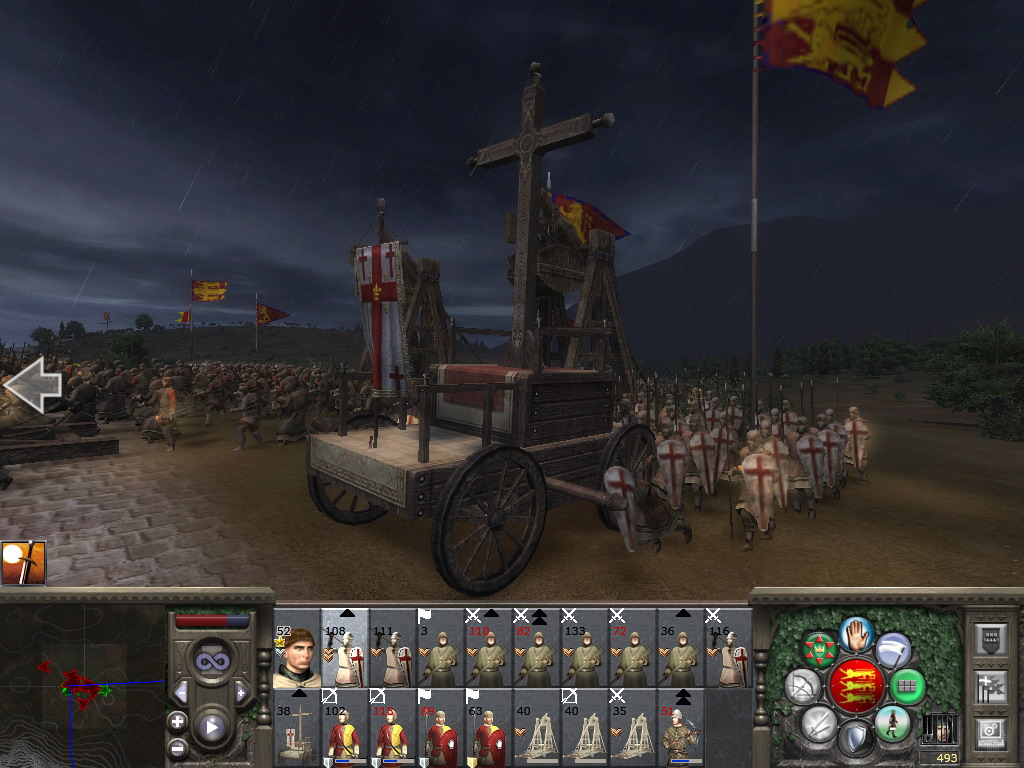Zoom in the minimap with round plus
The width and height of the screenshot is (1024, 768).
tap(178, 721)
